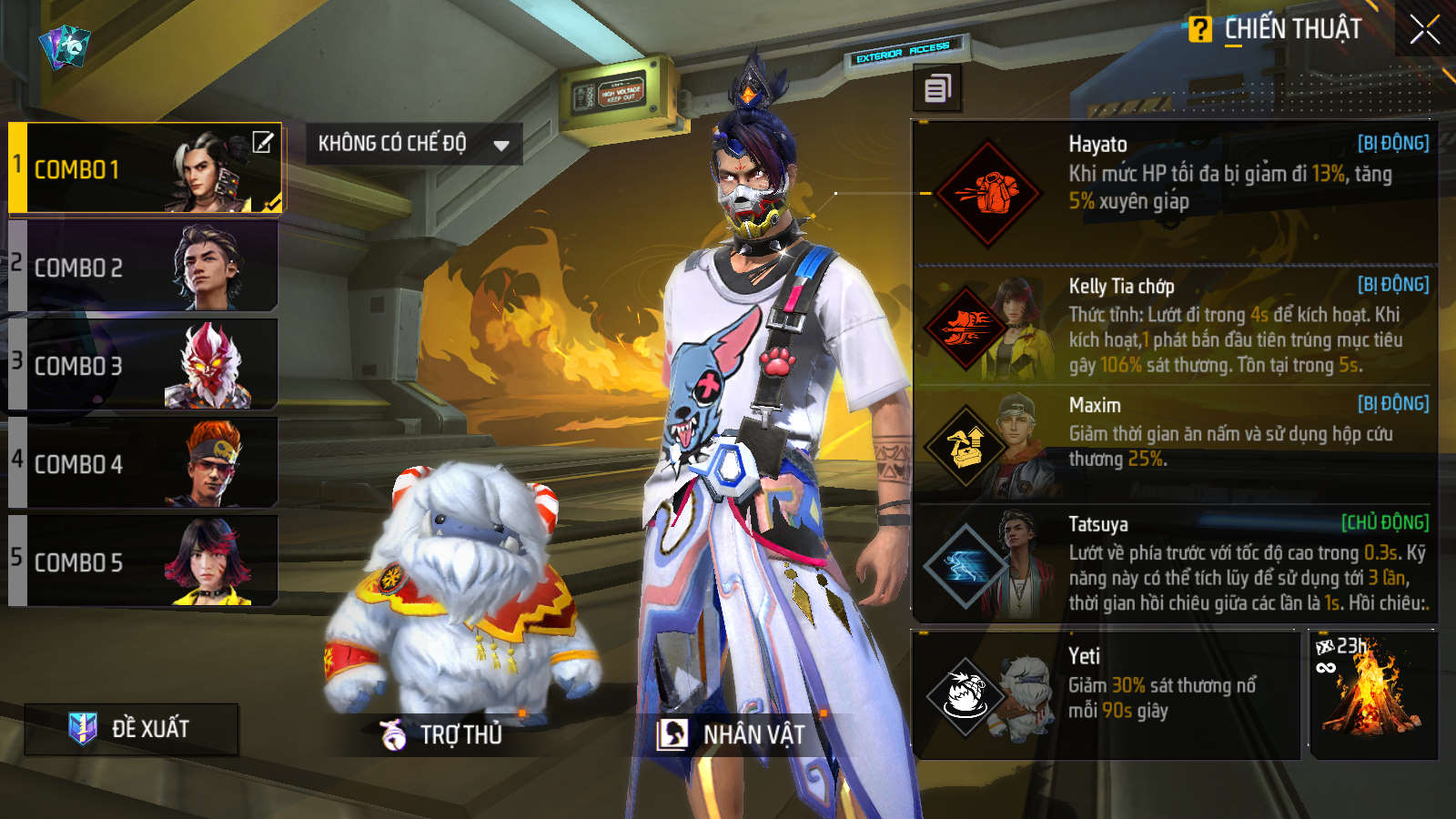Select the Hayato skill slot
Screen dimensions: 1456x819
coord(1174,191)
